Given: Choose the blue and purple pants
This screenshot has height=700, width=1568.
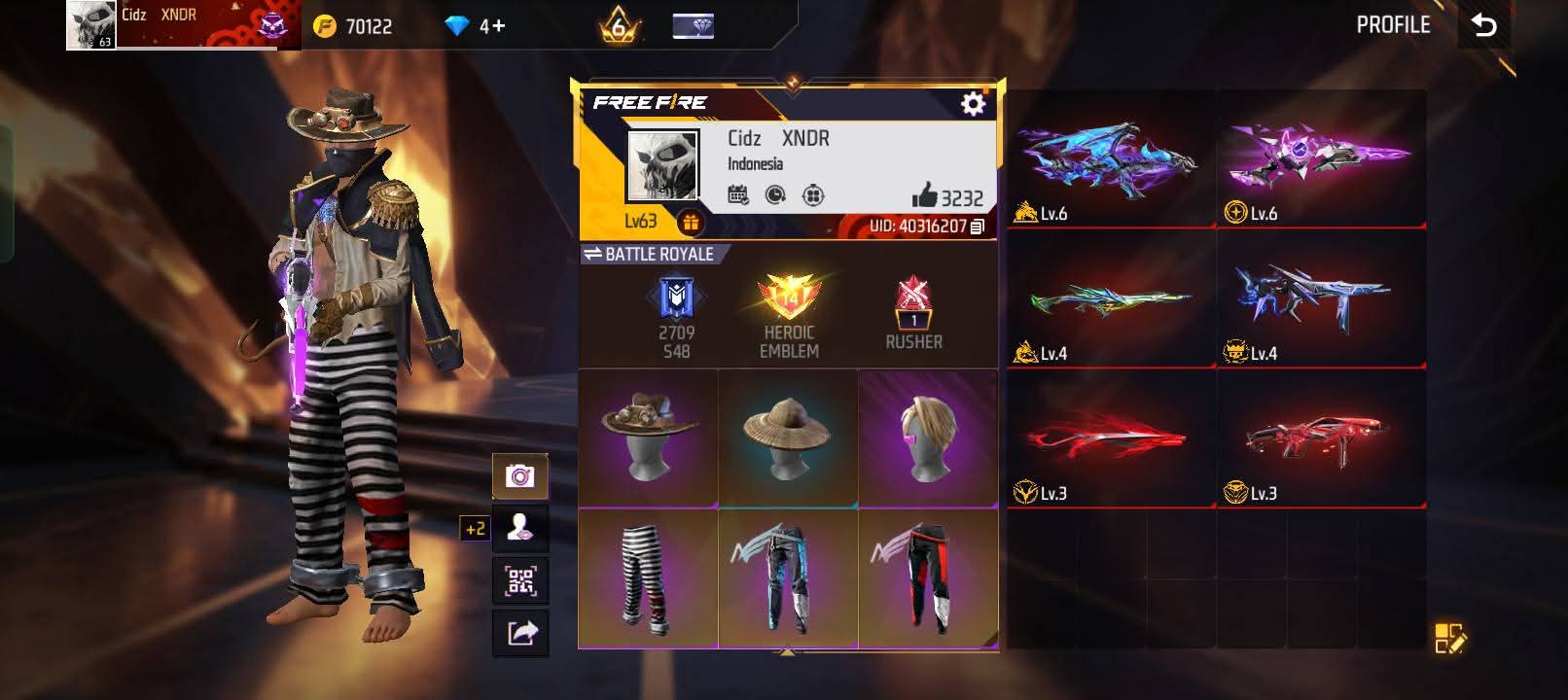Looking at the screenshot, I should click(x=788, y=578).
